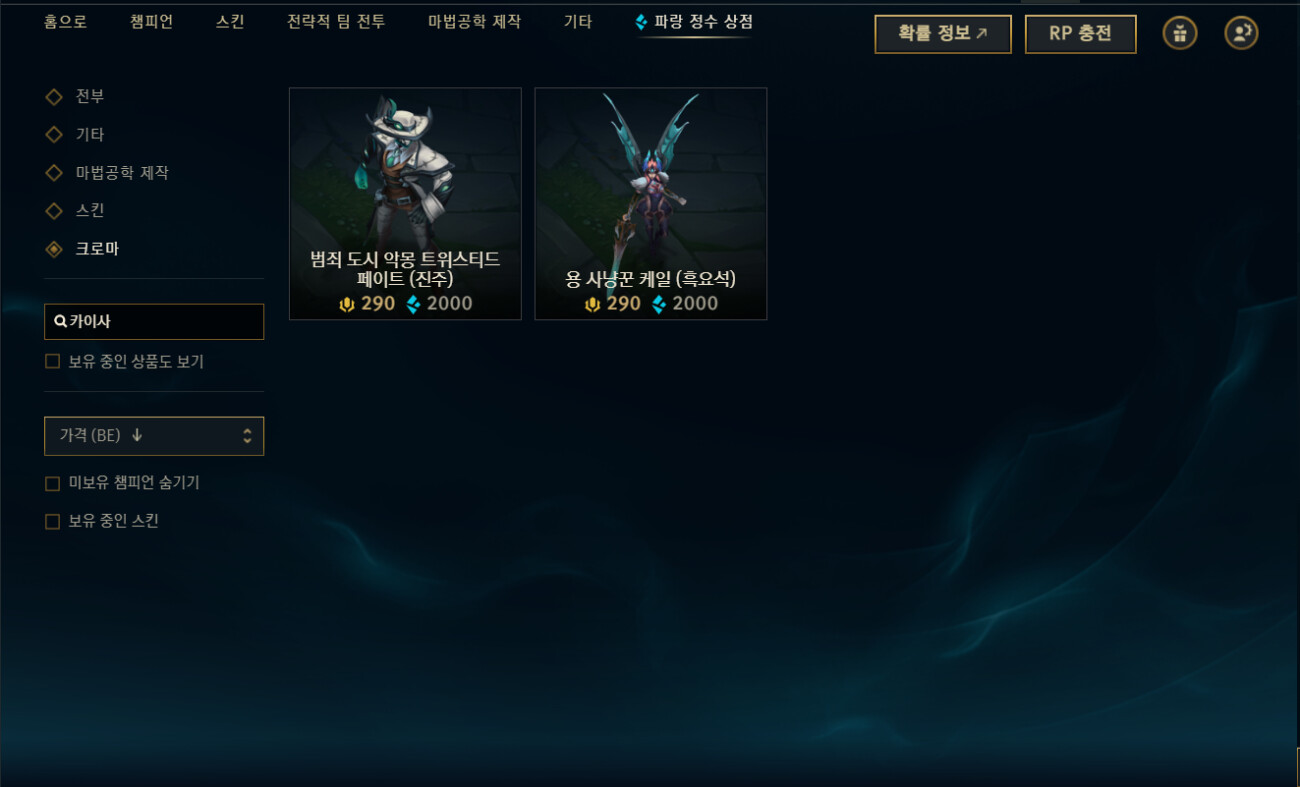This screenshot has height=787, width=1300.
Task: Select the 크로마 diamond filter in the sidebar
Action: pos(53,248)
